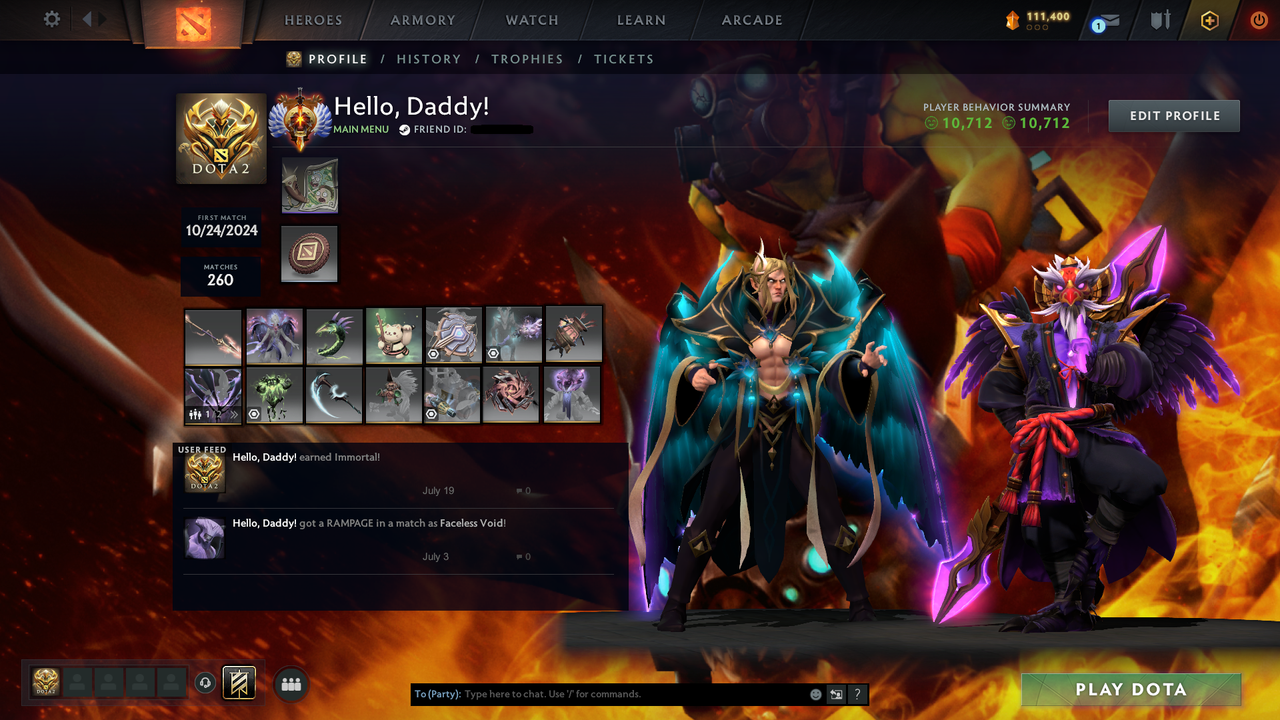This screenshot has height=720, width=1280.
Task: Click the friends list icon near party slots
Action: coord(291,683)
